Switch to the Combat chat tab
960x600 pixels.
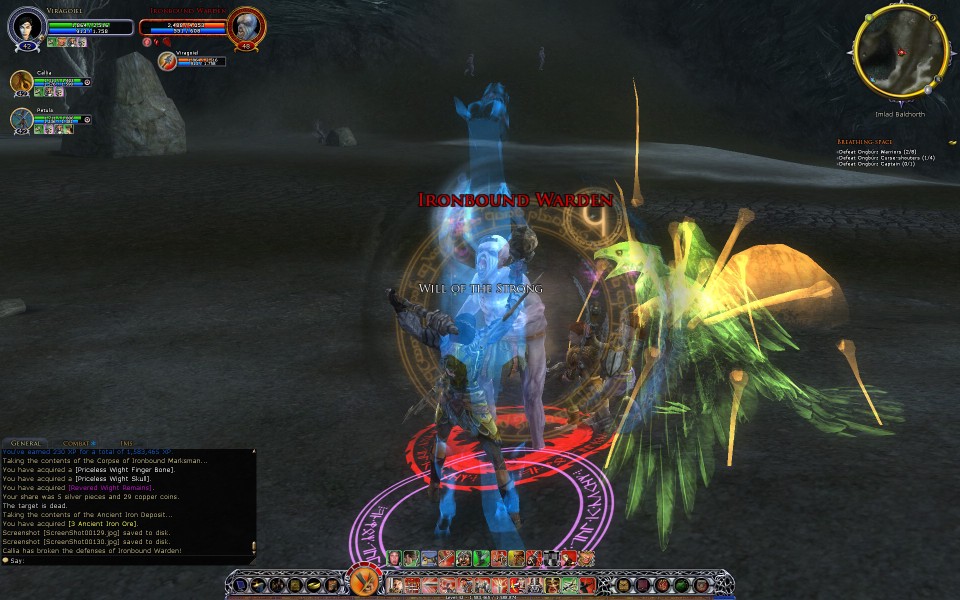pyautogui.click(x=77, y=442)
